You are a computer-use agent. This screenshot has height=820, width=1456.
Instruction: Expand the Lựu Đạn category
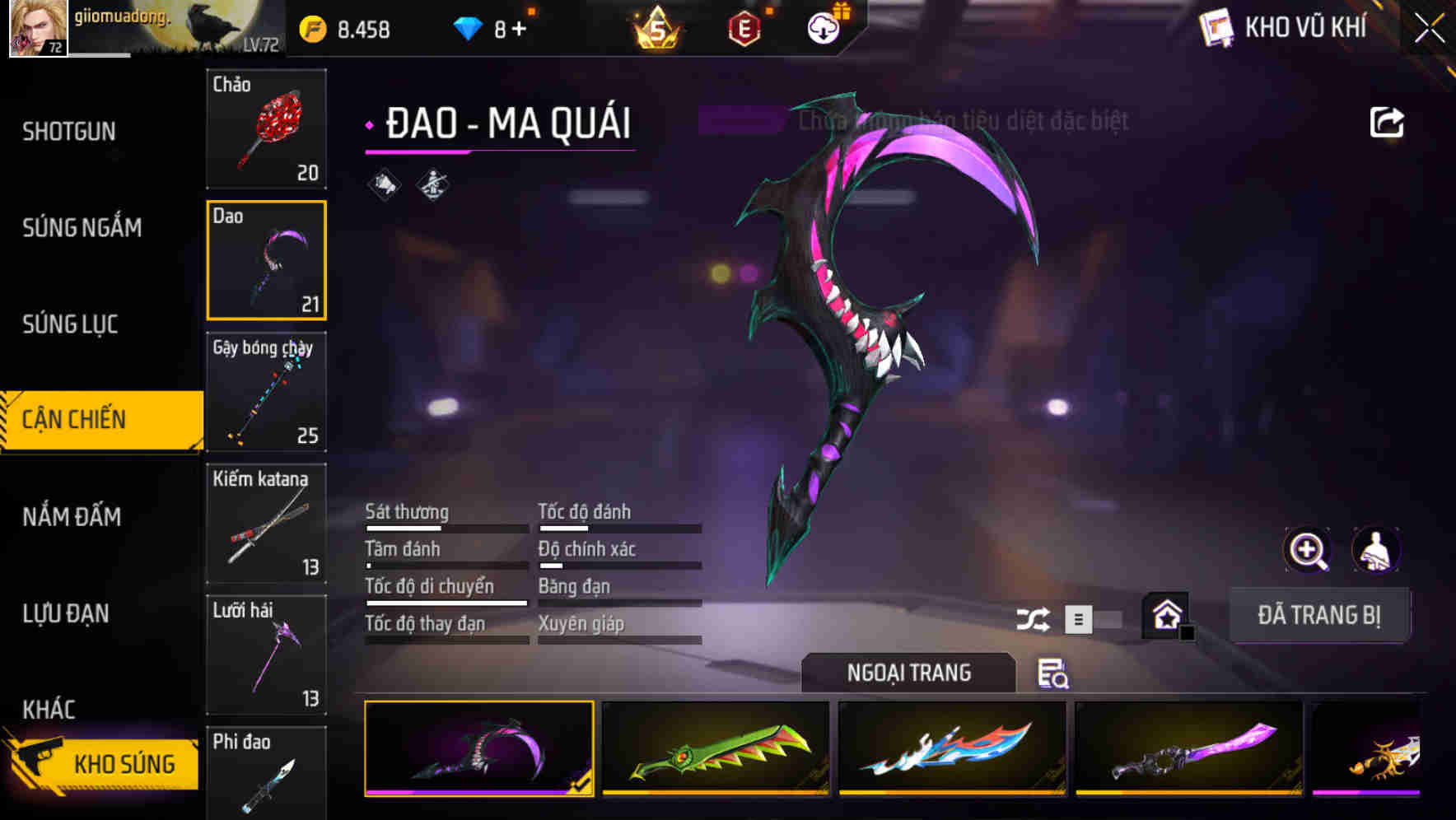click(x=68, y=613)
